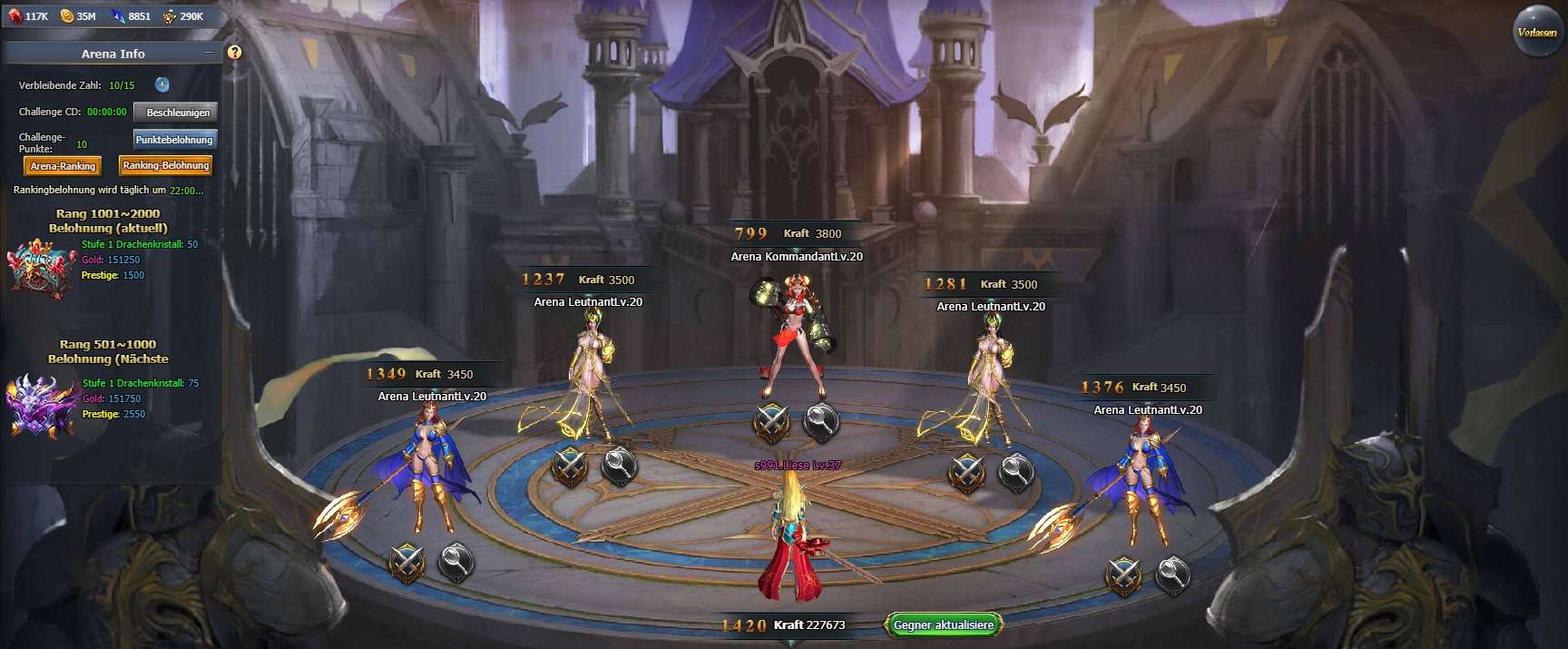The height and width of the screenshot is (649, 1568).
Task: Challenge the rank 1349 Arena Leutnant
Action: [407, 563]
